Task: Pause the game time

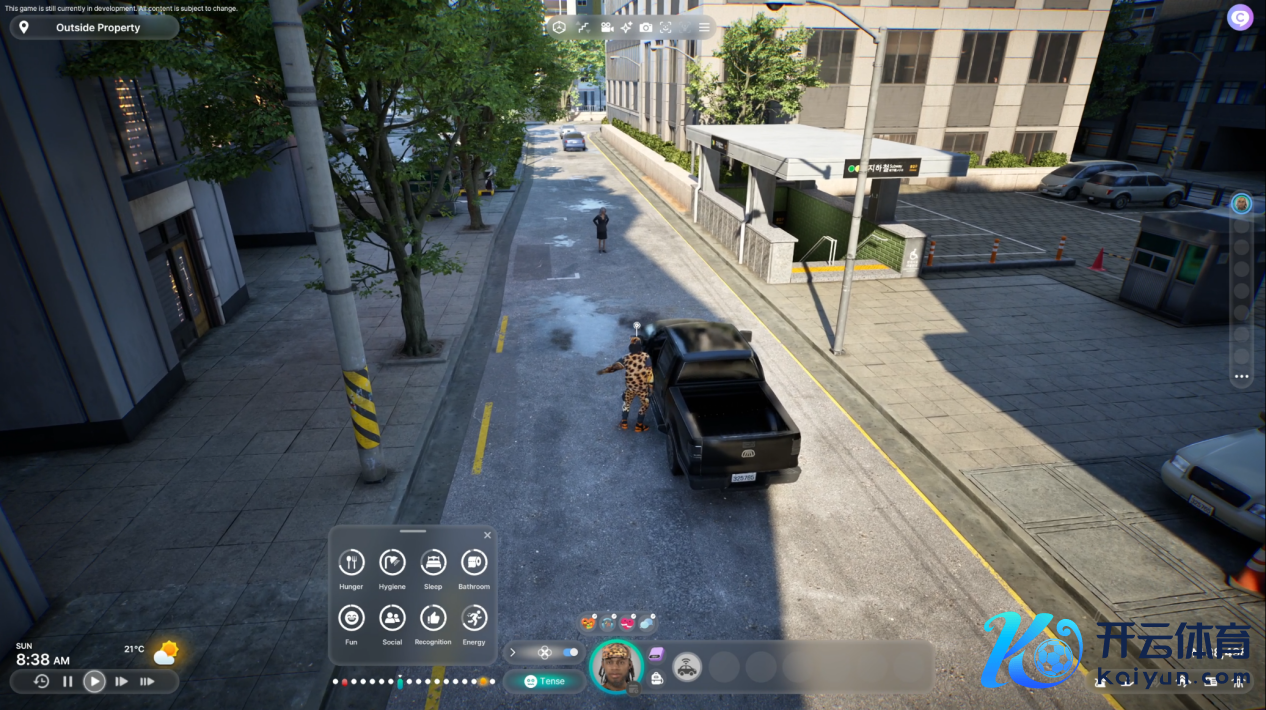Action: 68,682
